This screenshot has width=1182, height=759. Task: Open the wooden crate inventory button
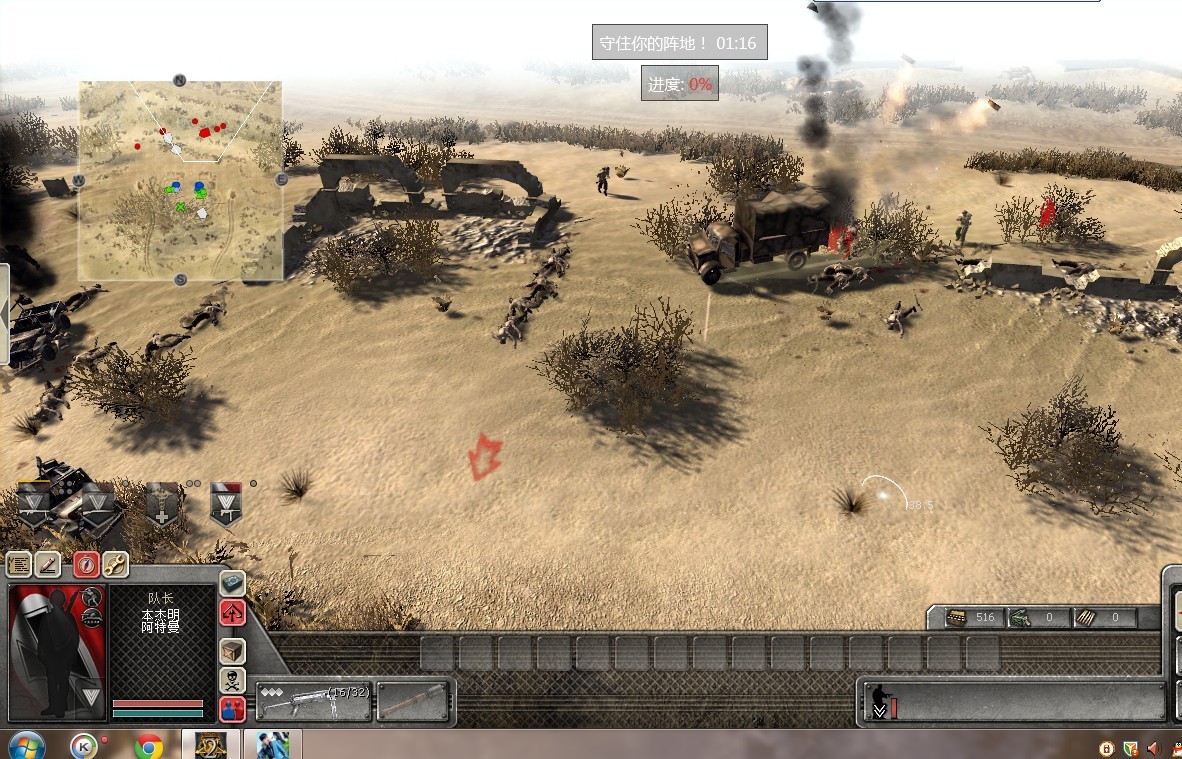click(x=232, y=651)
